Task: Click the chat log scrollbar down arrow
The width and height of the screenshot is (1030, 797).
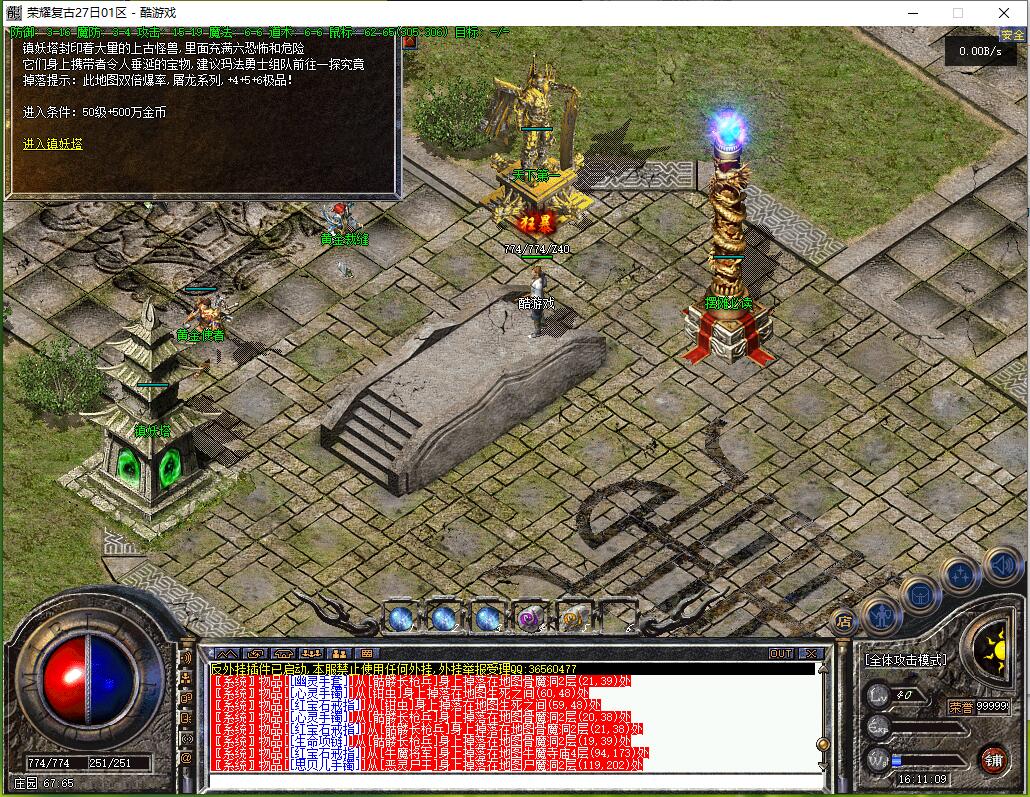Action: 823,767
